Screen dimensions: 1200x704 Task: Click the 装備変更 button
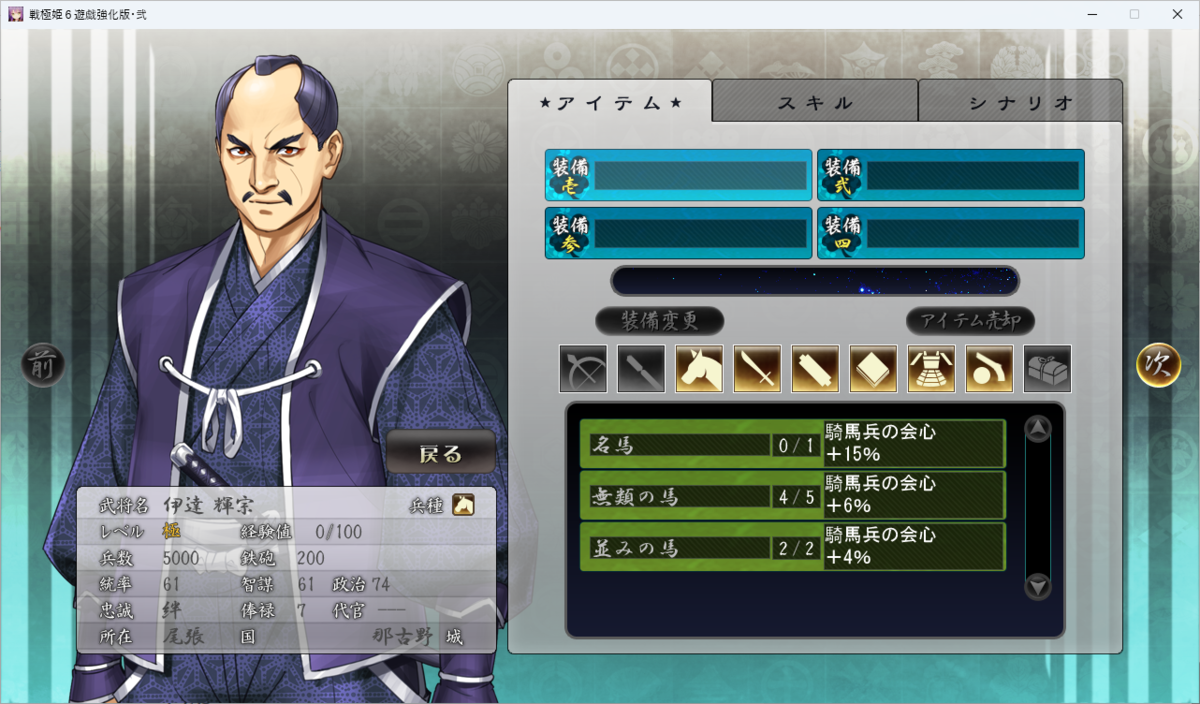click(x=659, y=321)
